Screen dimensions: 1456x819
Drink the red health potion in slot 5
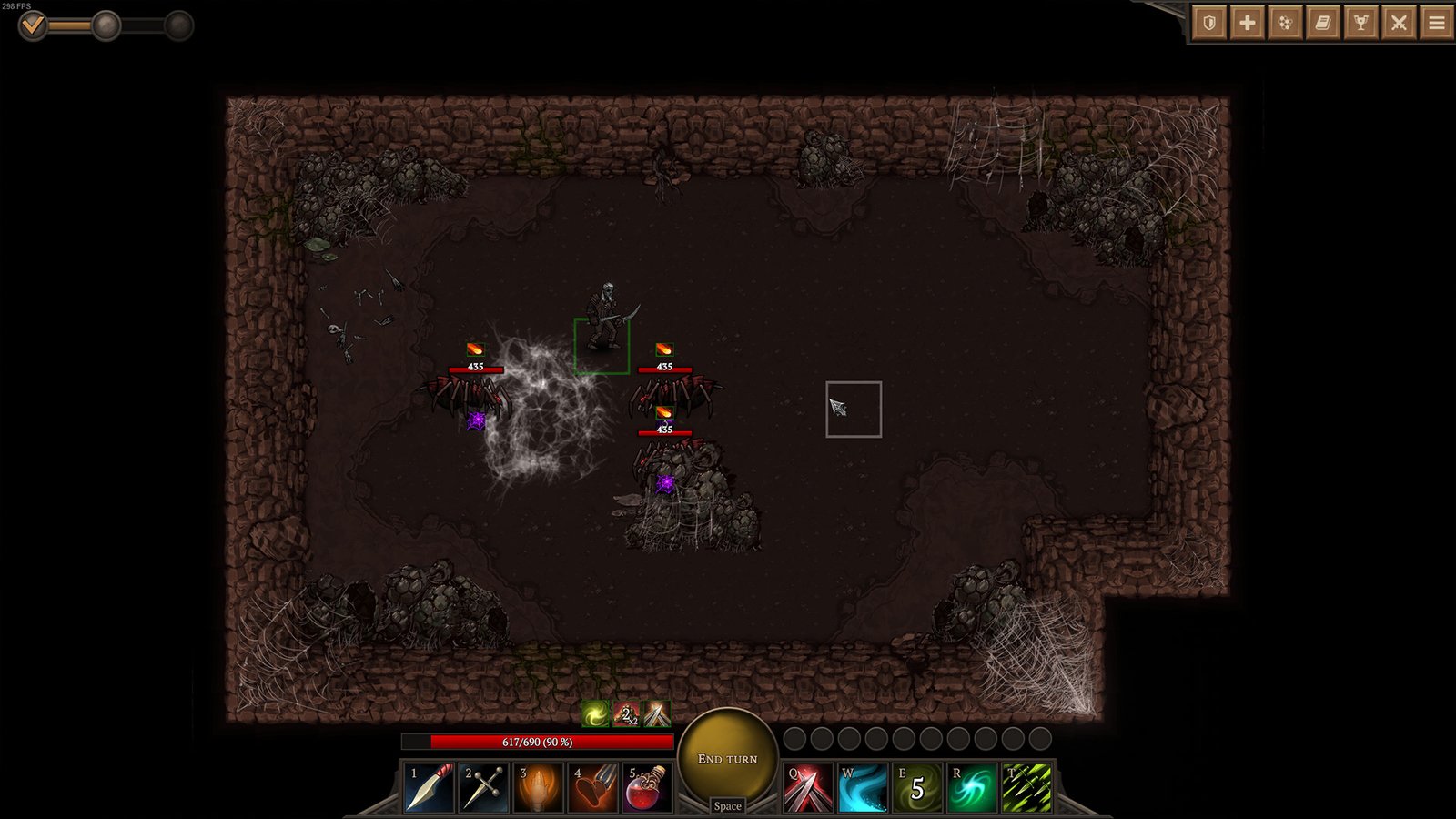click(x=647, y=787)
